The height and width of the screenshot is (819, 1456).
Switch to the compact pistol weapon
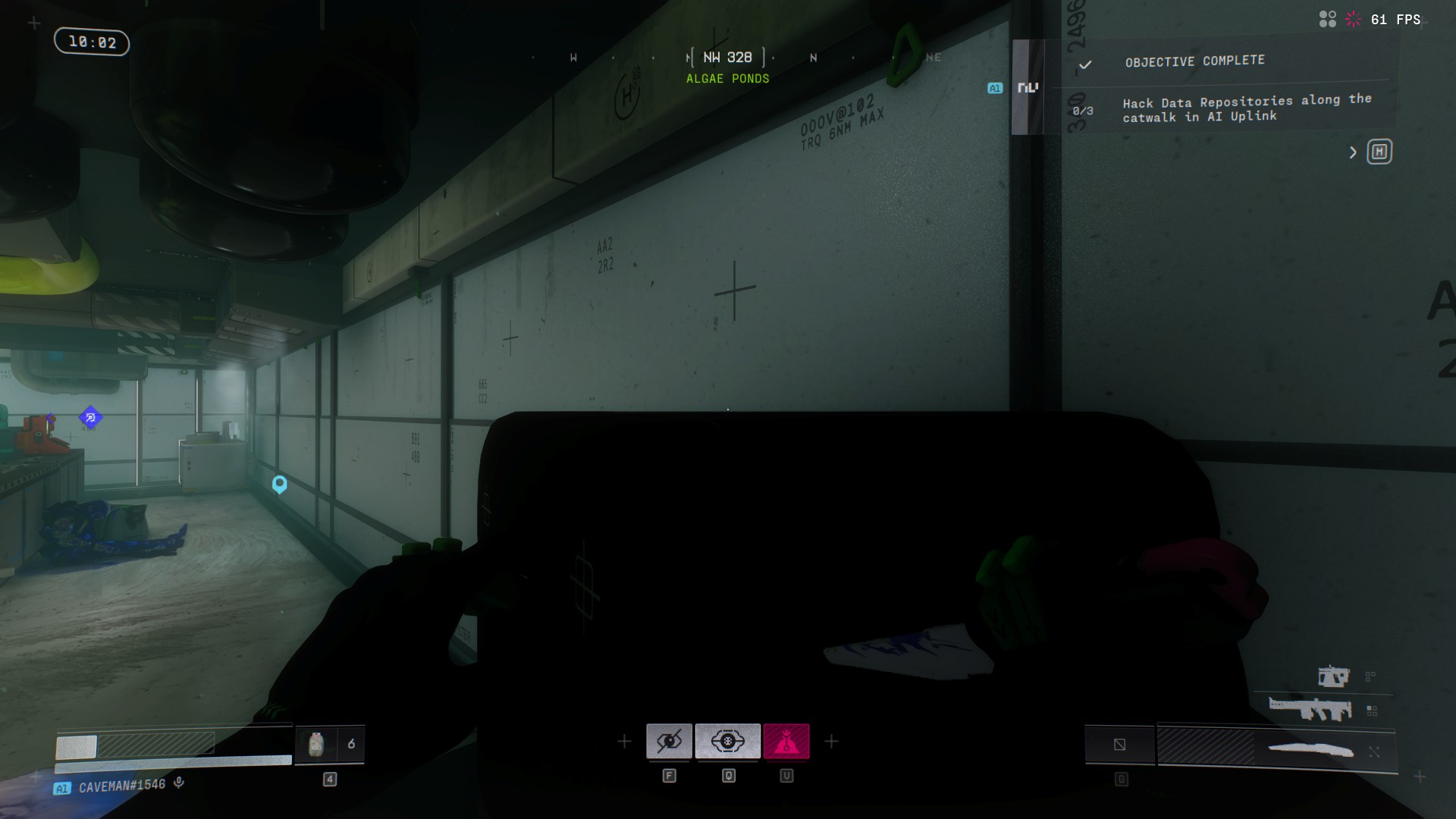point(1333,676)
